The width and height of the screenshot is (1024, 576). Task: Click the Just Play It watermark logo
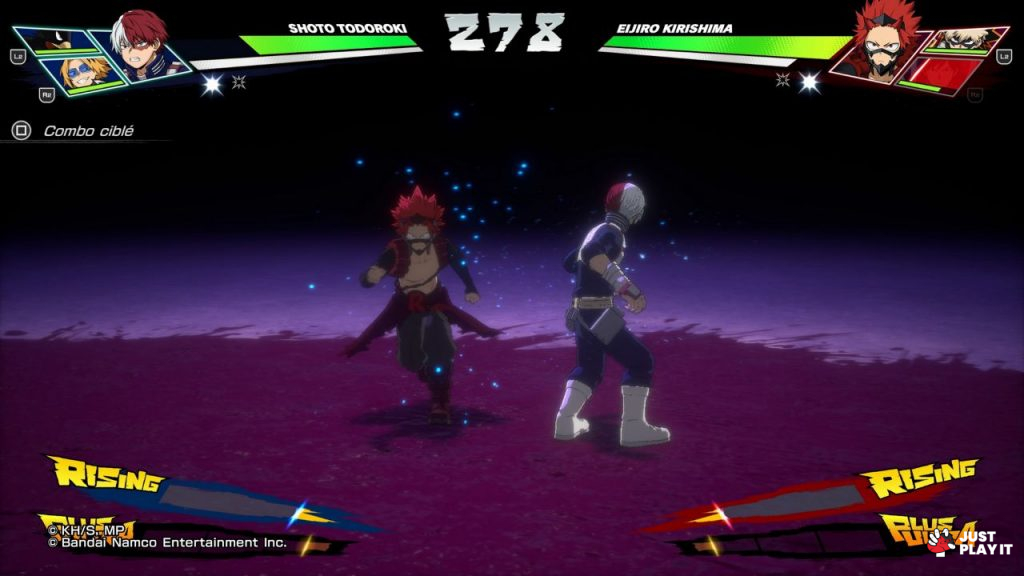(968, 542)
